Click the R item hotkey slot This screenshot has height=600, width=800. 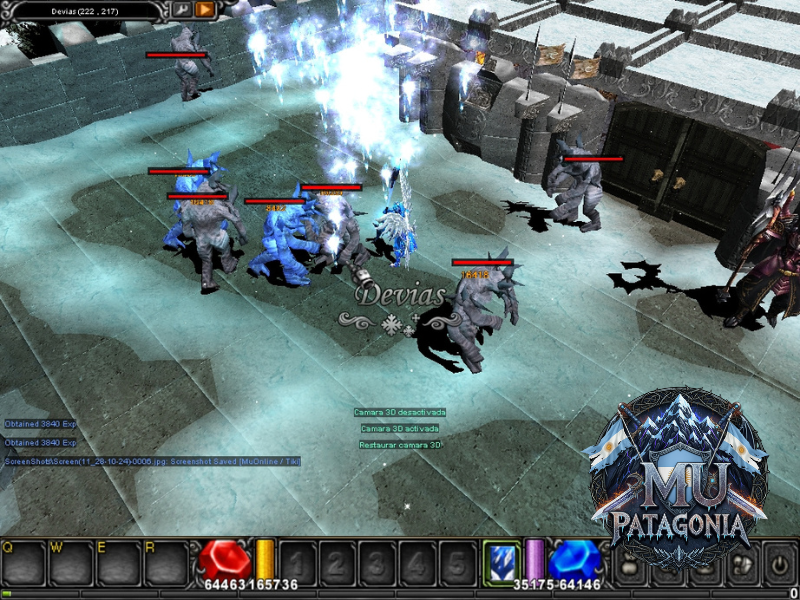click(x=165, y=564)
